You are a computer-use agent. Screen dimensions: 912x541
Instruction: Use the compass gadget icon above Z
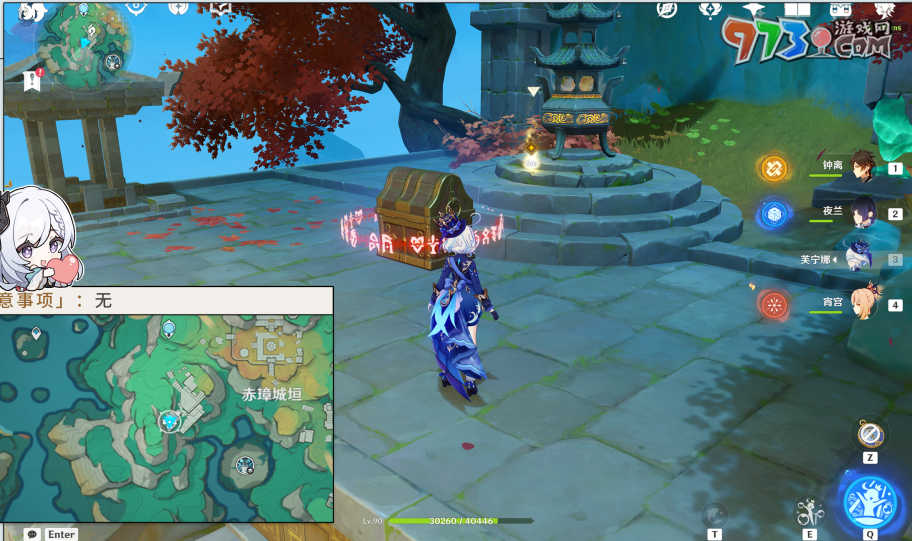point(869,434)
